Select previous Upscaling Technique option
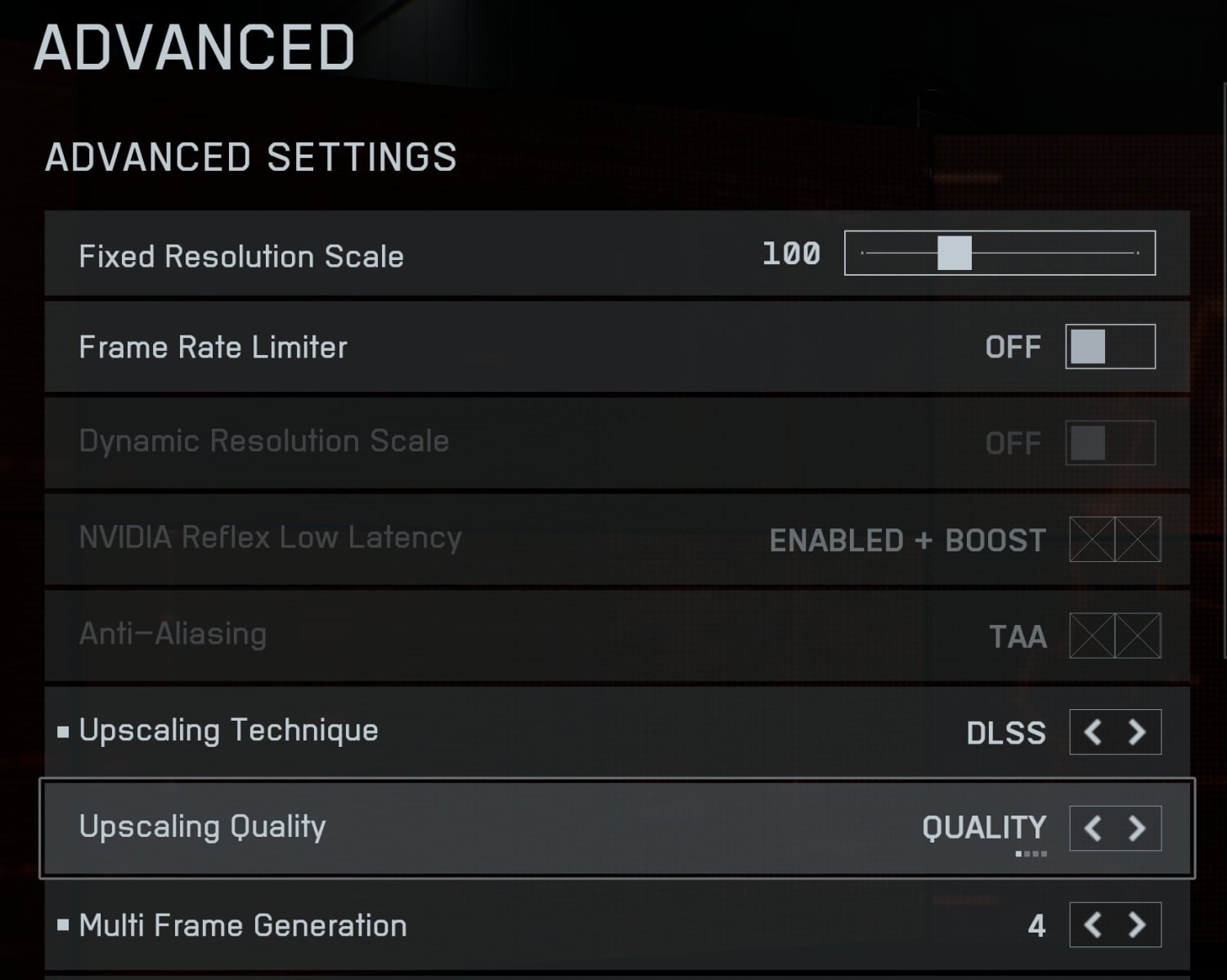Screen dimensions: 1227x980 1093,731
